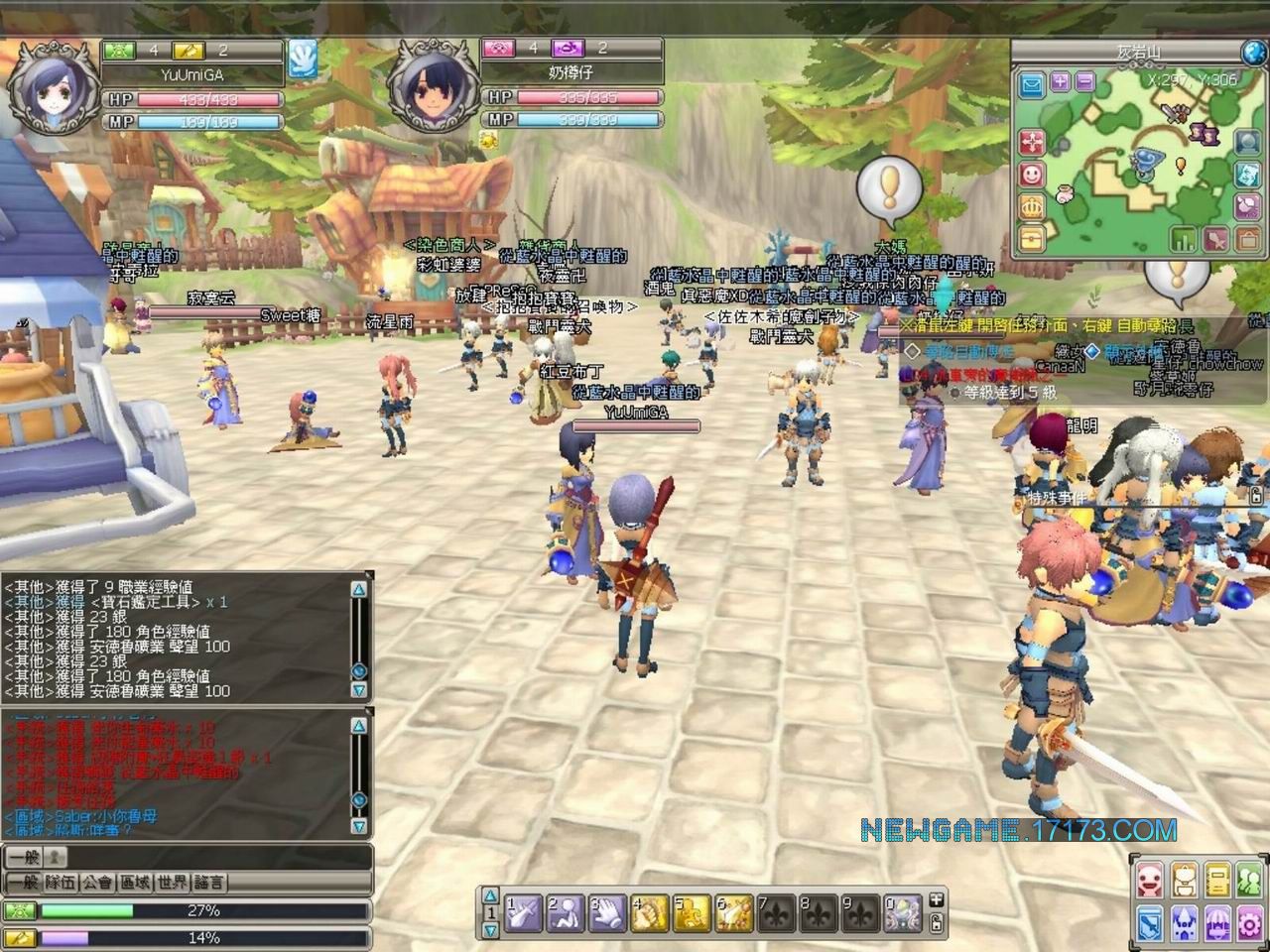The image size is (1270, 952).
Task: Choose the 區域 (area) chat channel tab
Action: [134, 882]
